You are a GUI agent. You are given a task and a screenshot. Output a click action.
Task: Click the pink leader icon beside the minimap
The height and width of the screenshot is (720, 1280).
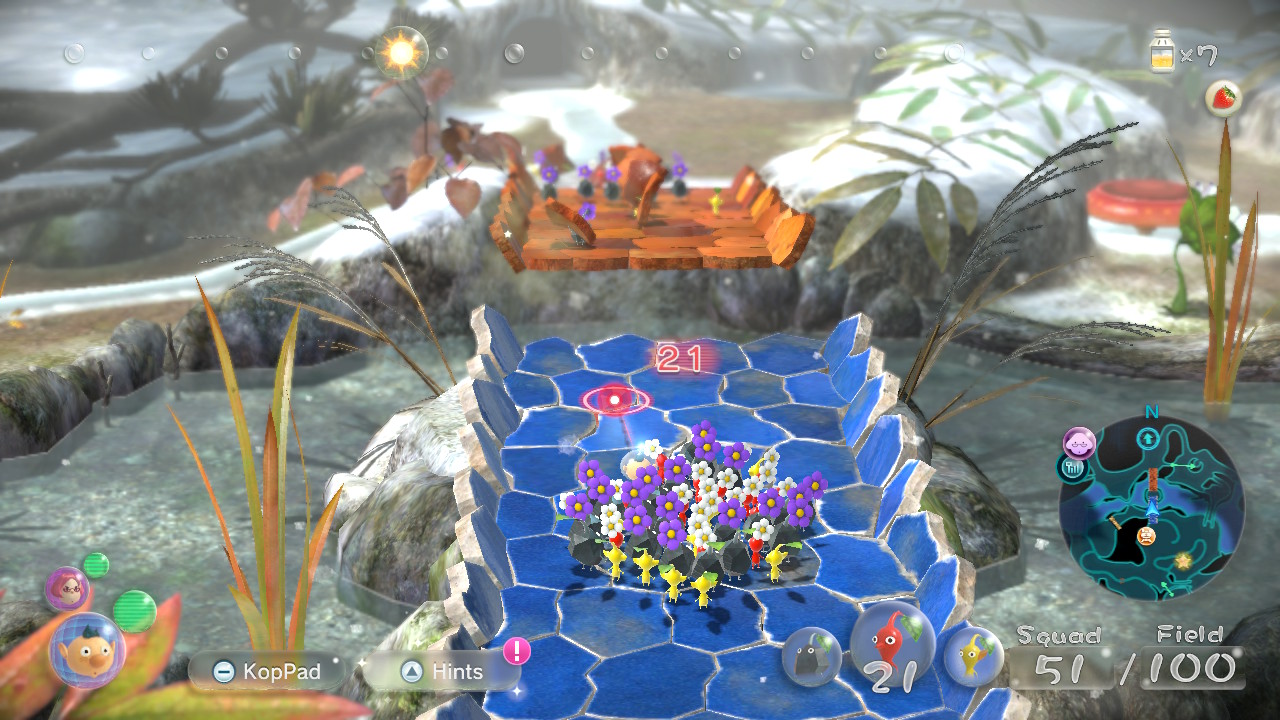coord(1079,442)
